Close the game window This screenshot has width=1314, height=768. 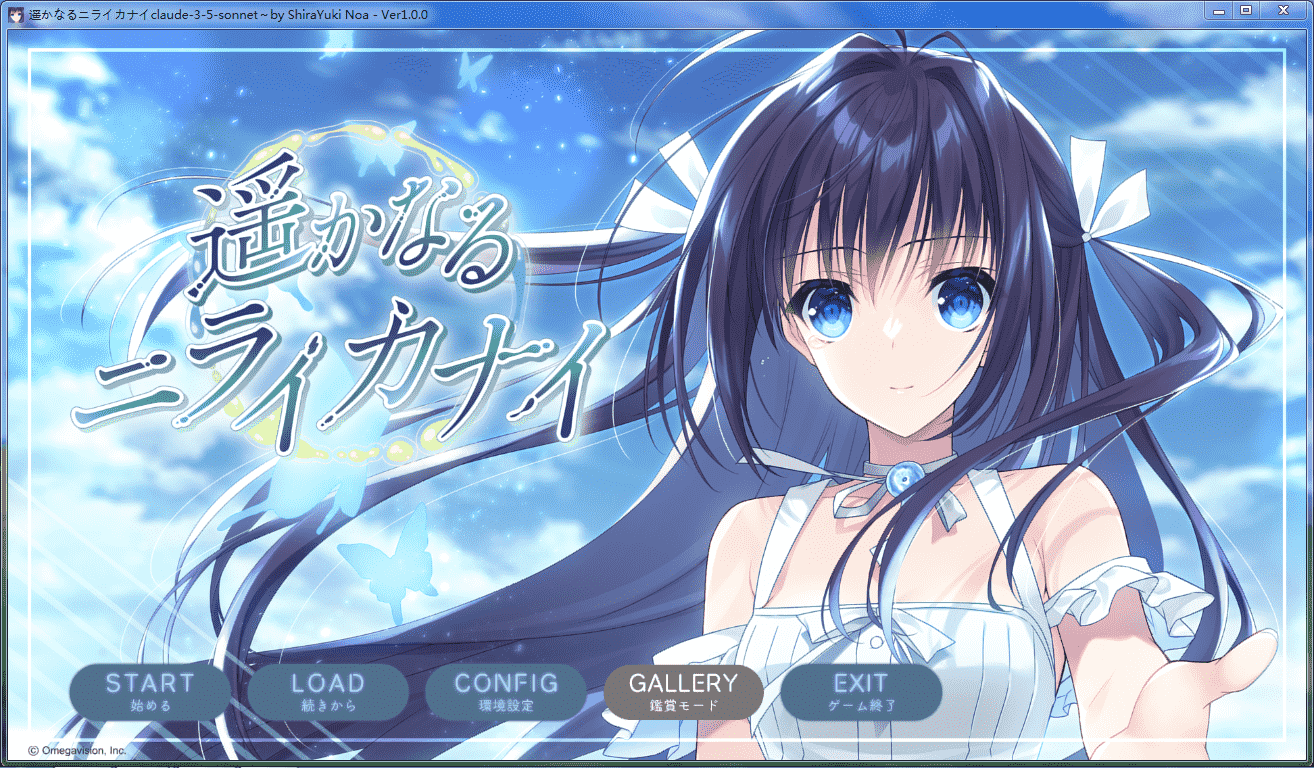1282,10
